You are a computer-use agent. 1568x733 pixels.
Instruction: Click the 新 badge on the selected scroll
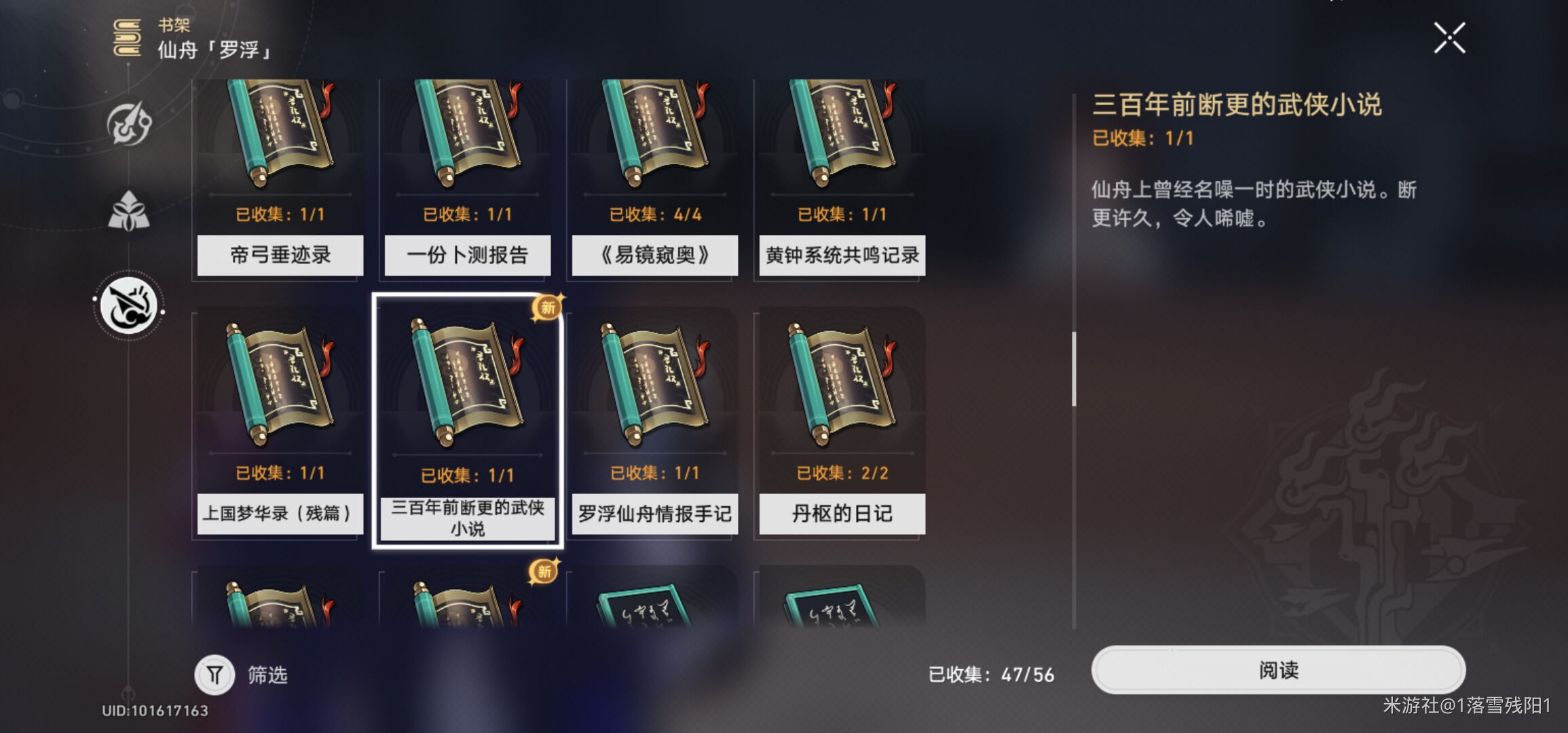coord(547,307)
